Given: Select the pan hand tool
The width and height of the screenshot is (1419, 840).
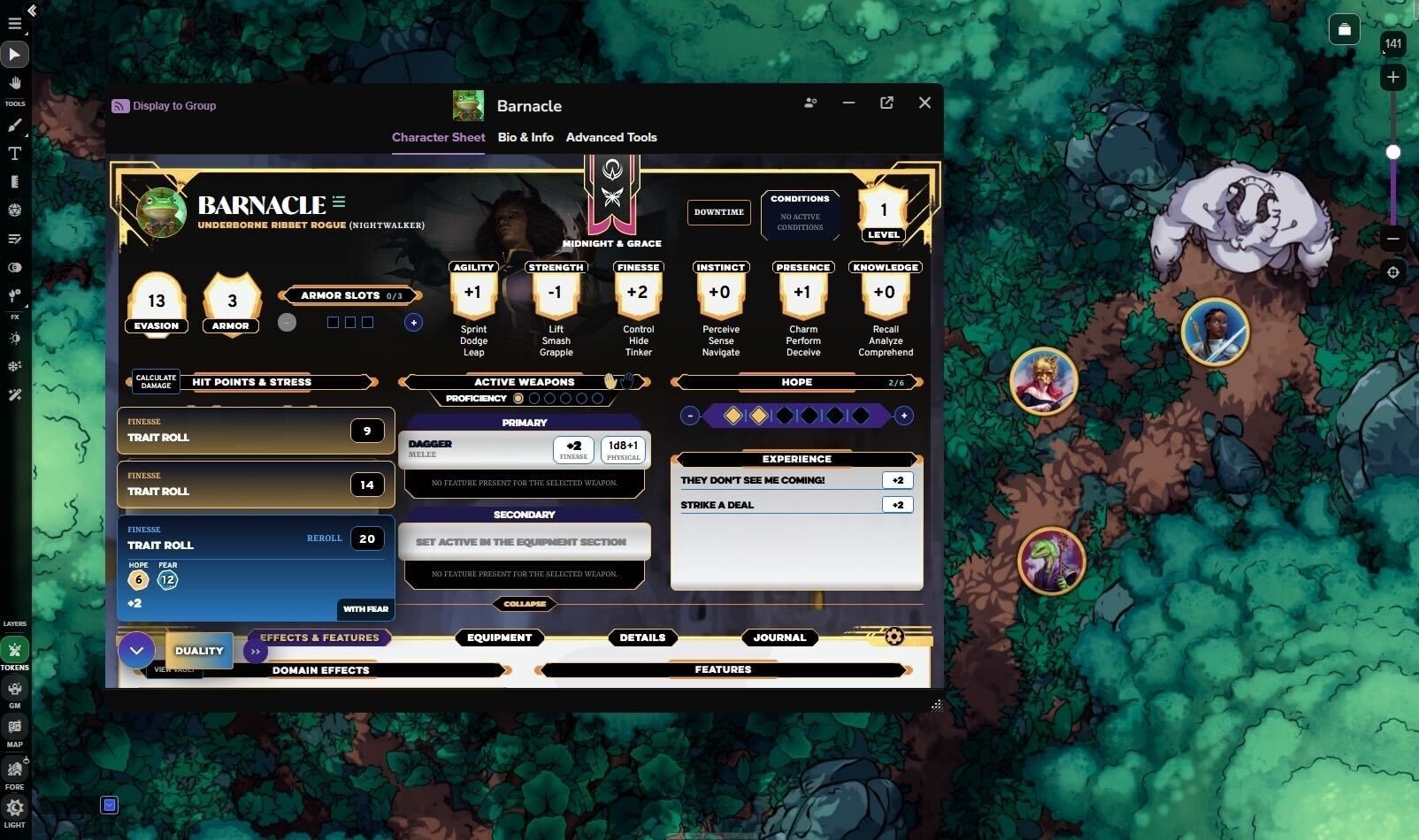Looking at the screenshot, I should [x=14, y=82].
